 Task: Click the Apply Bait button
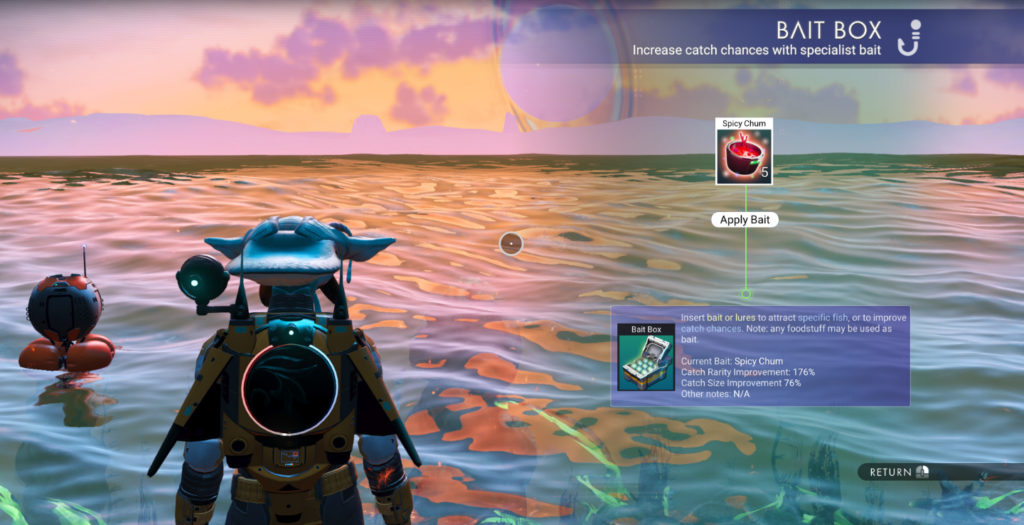745,219
